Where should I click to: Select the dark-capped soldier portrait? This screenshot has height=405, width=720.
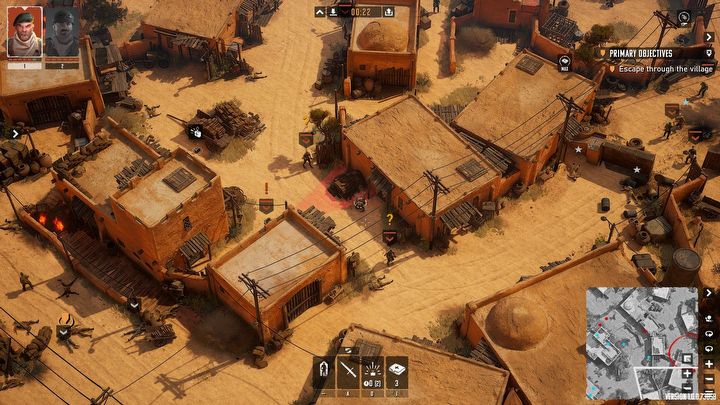61,33
